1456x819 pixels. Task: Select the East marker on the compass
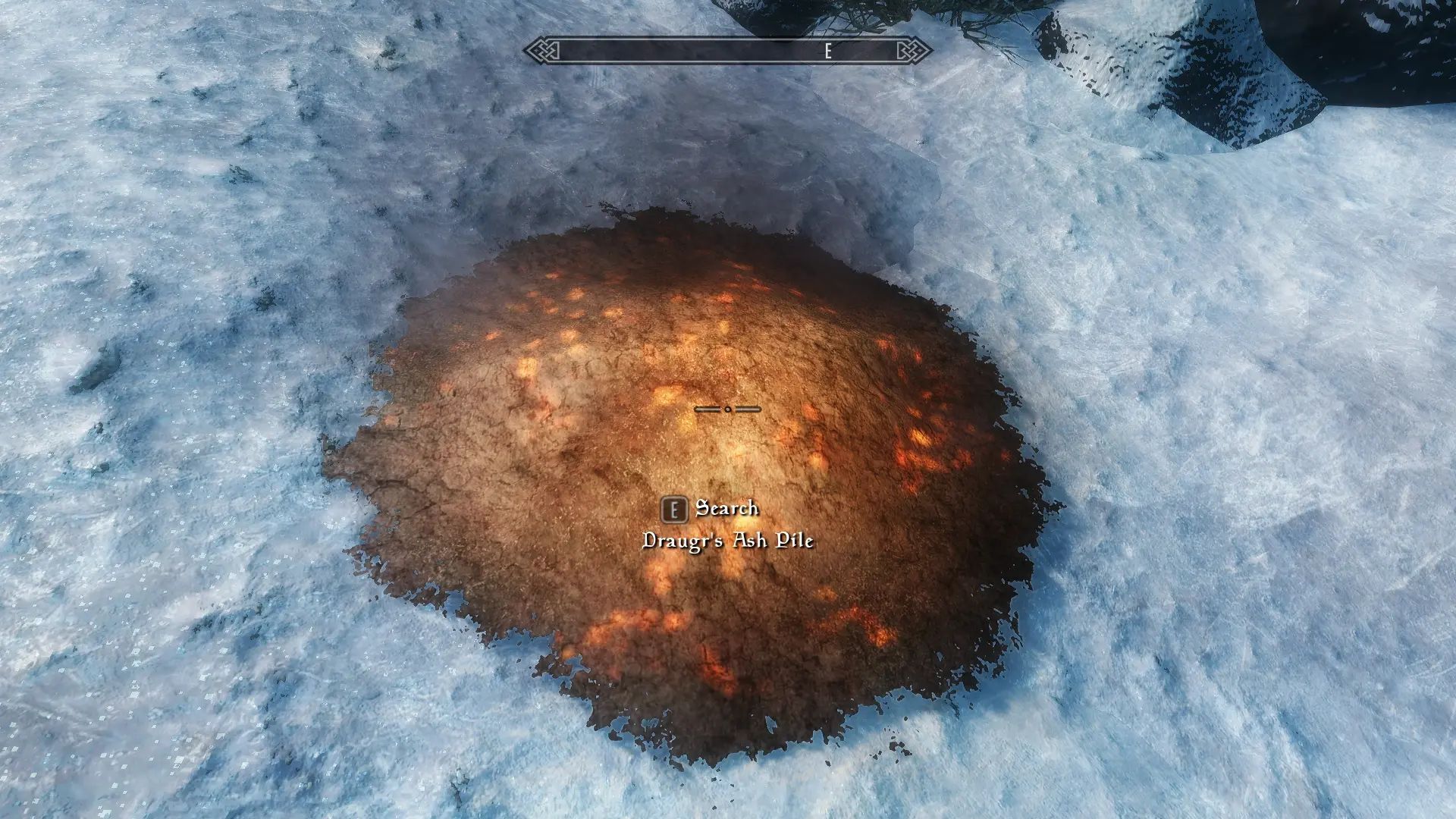point(827,52)
